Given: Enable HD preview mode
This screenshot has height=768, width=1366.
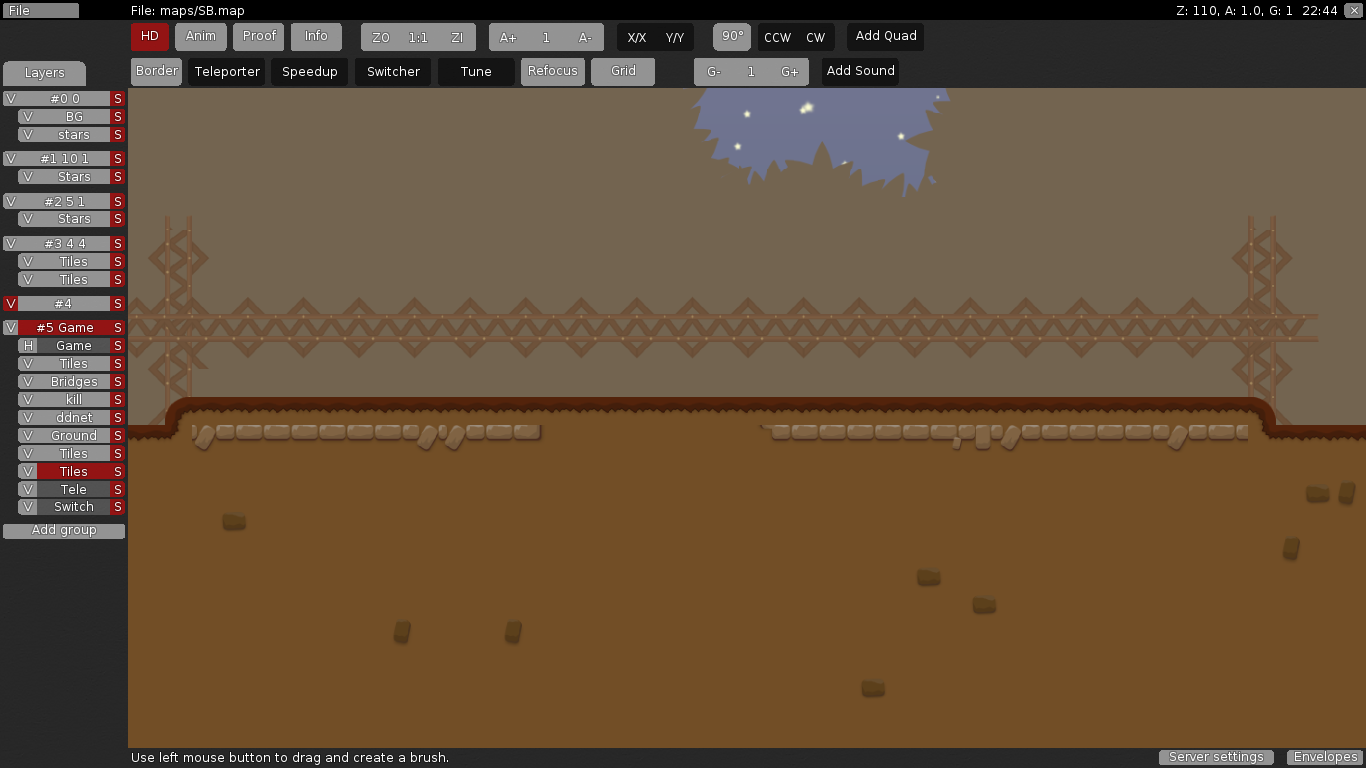Looking at the screenshot, I should pyautogui.click(x=149, y=36).
